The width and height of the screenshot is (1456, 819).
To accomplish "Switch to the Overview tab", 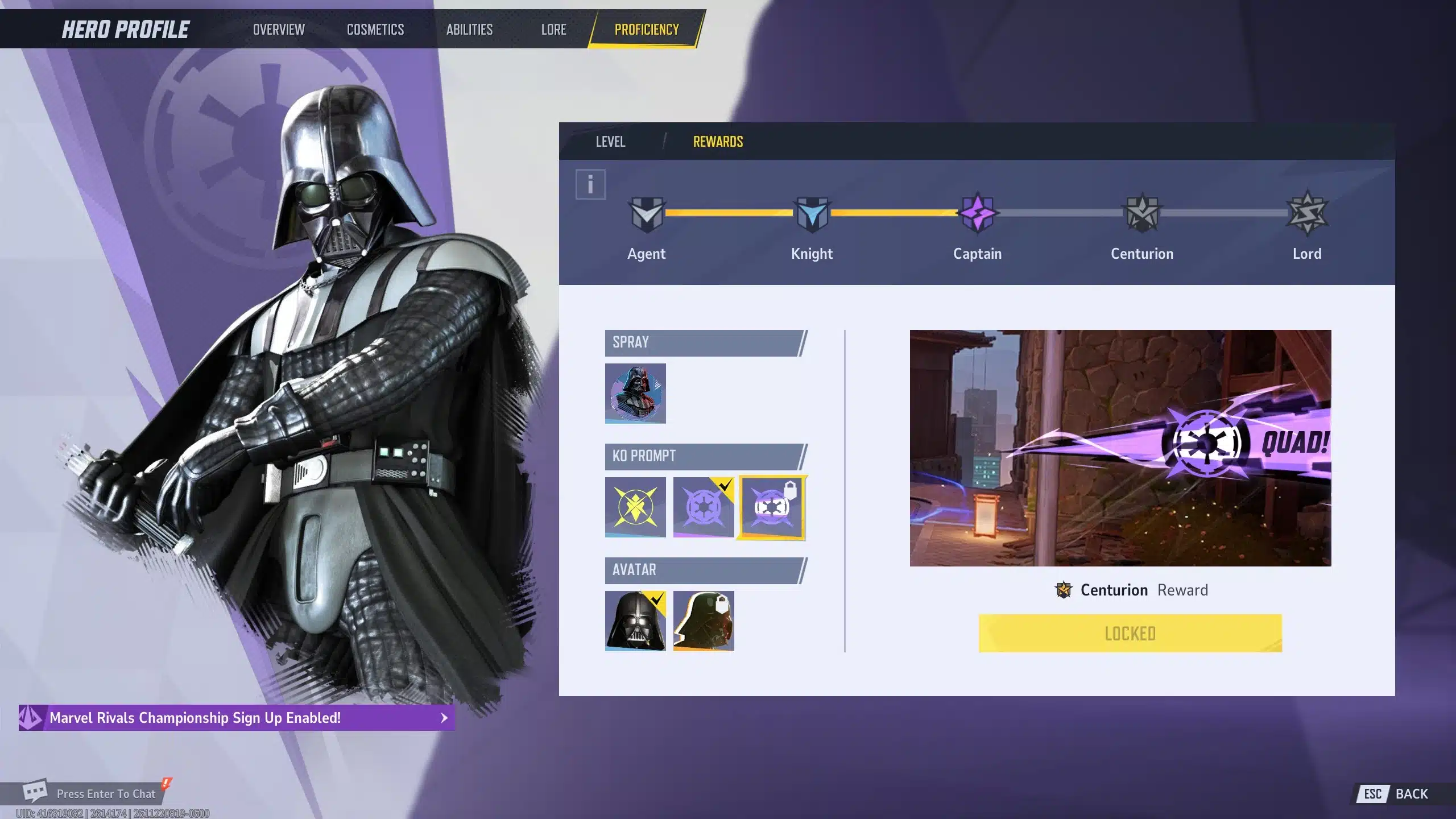I will (279, 30).
